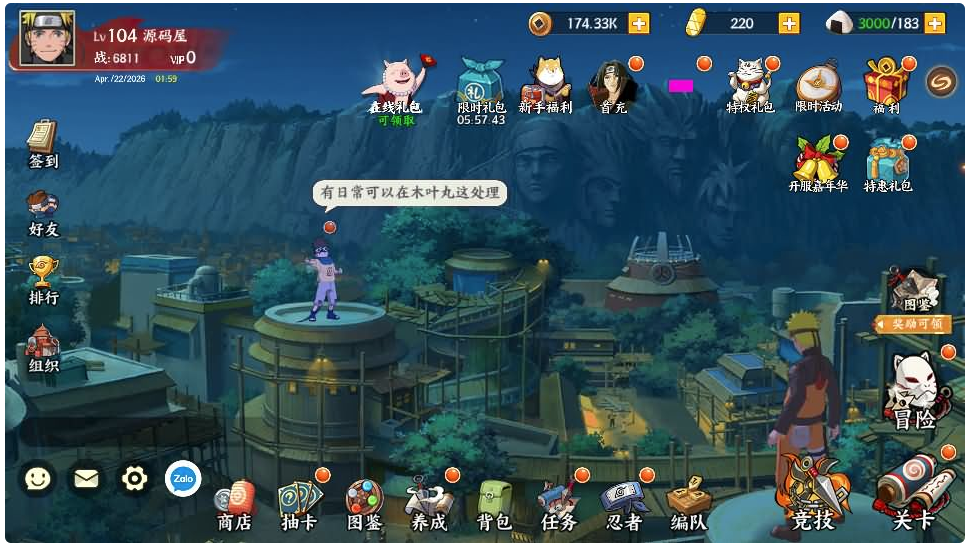Add more gold coins with plus button

coord(638,23)
